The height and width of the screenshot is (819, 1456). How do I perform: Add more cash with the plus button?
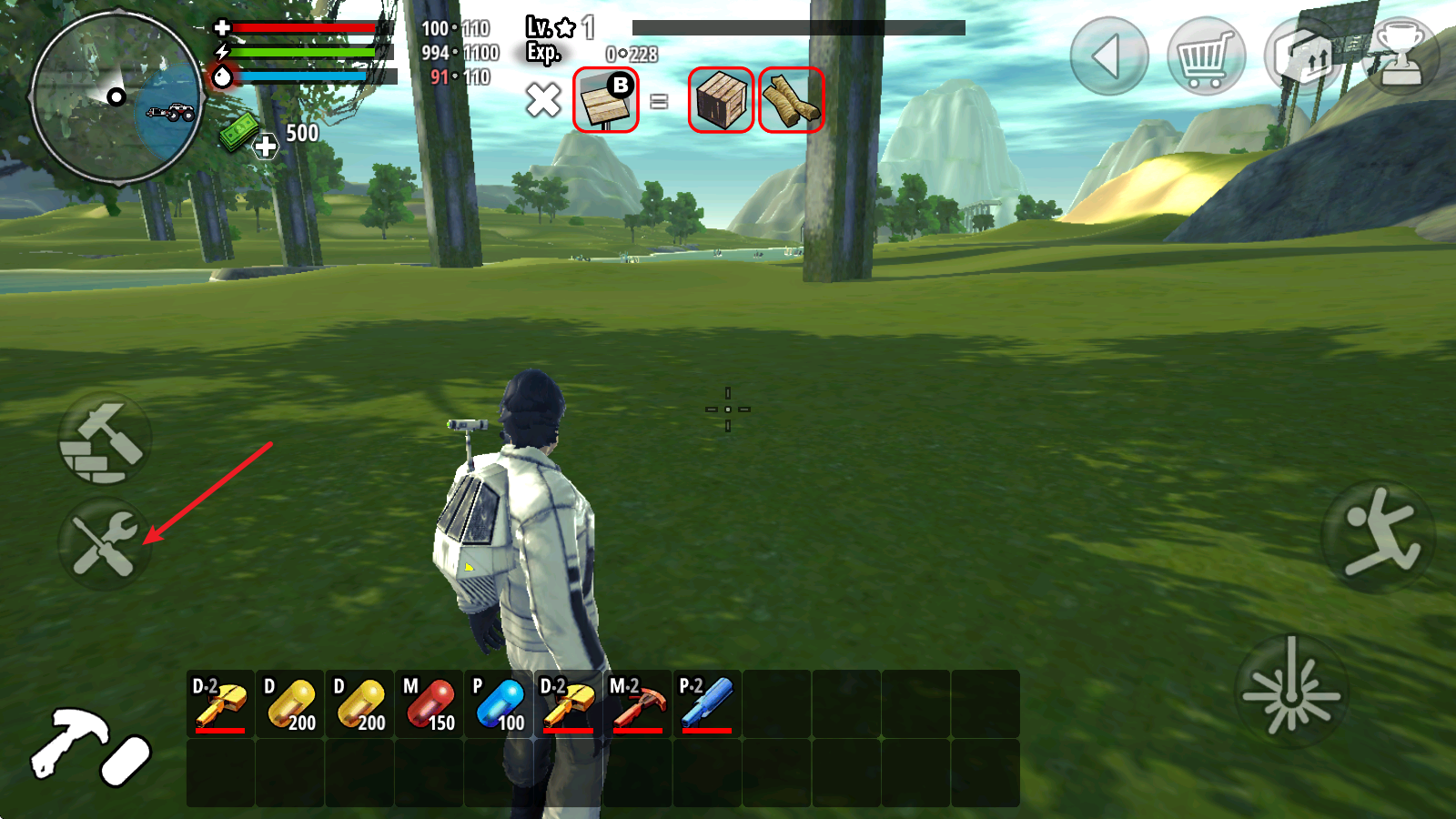[266, 146]
